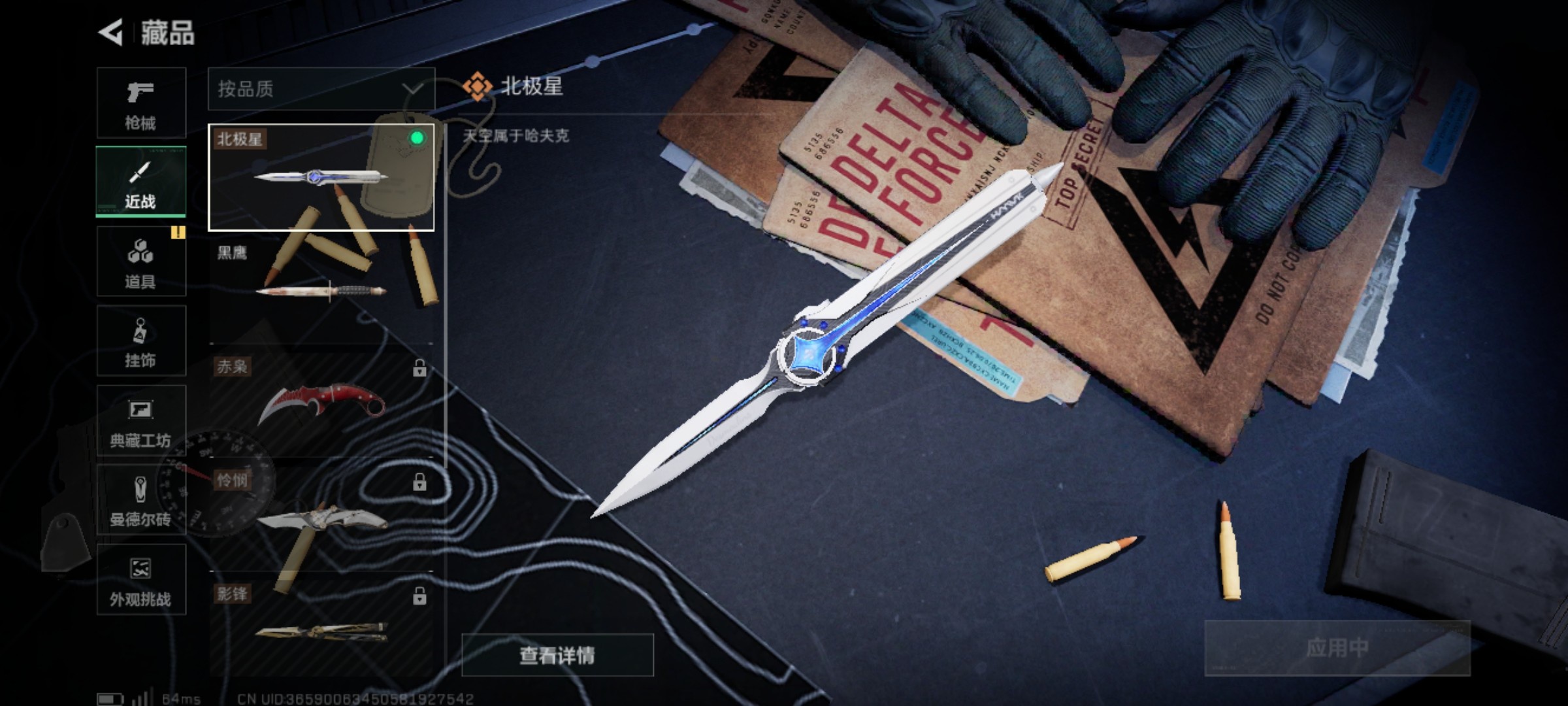
Task: Open the 道具 items category
Action: pos(140,261)
